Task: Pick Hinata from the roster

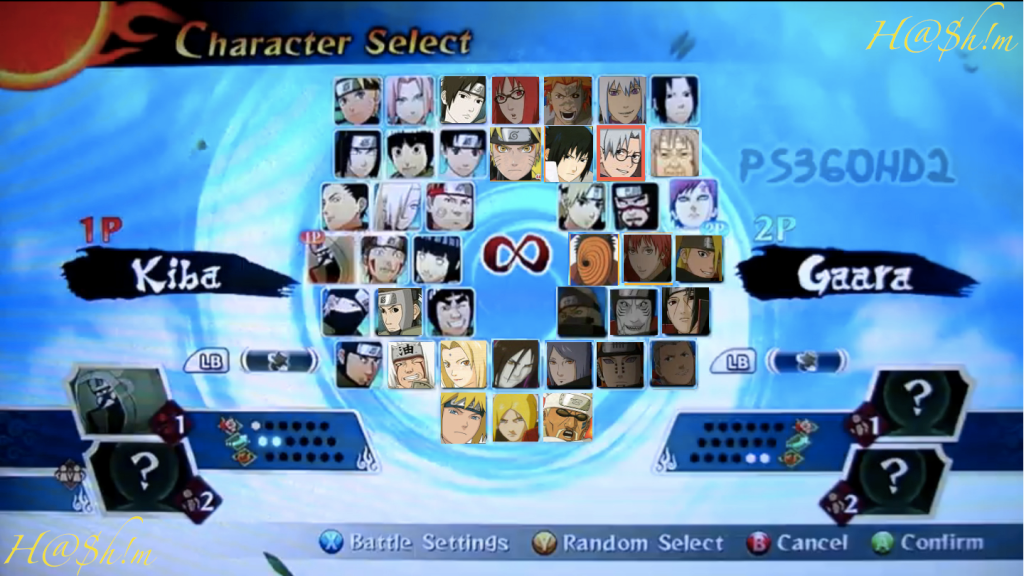Action: [x=437, y=259]
